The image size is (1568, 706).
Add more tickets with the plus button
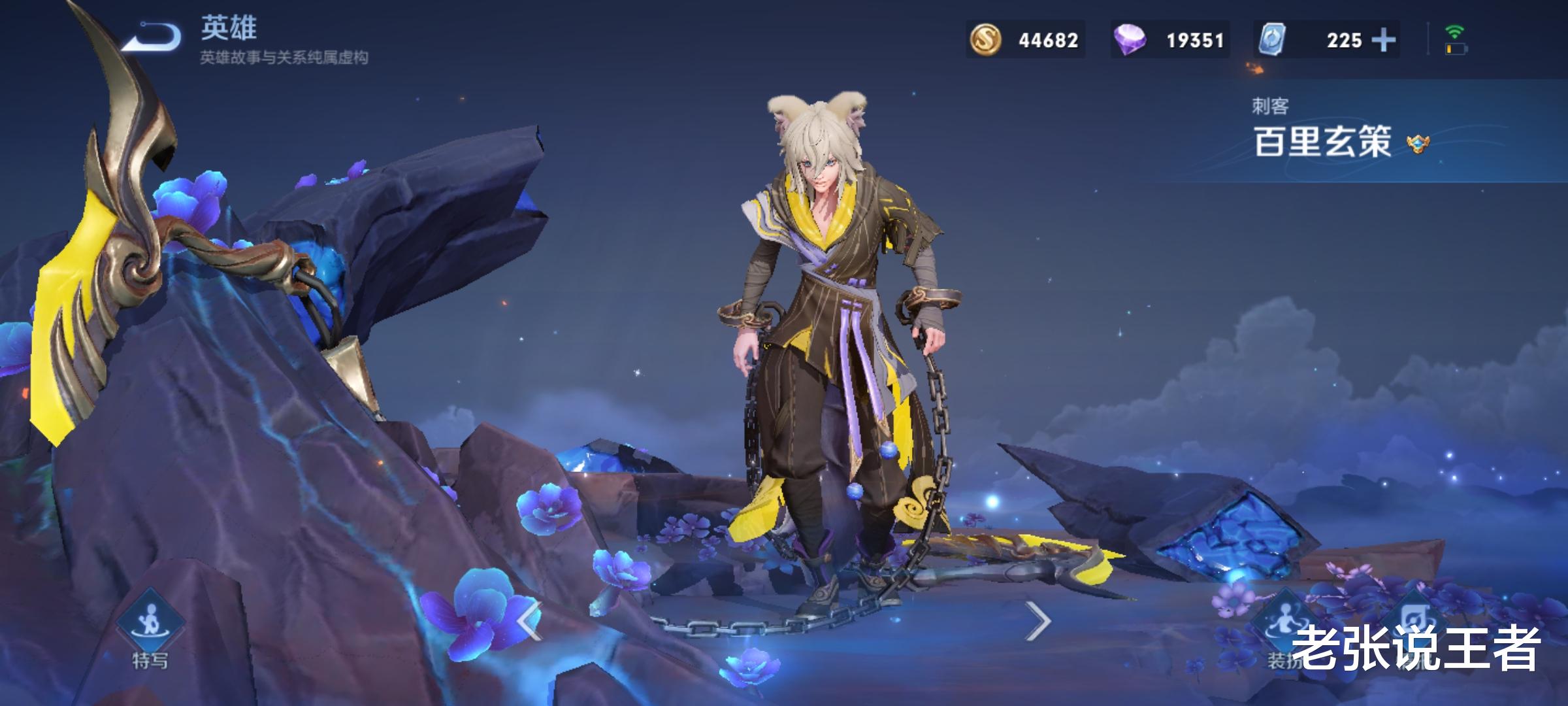coord(1383,41)
